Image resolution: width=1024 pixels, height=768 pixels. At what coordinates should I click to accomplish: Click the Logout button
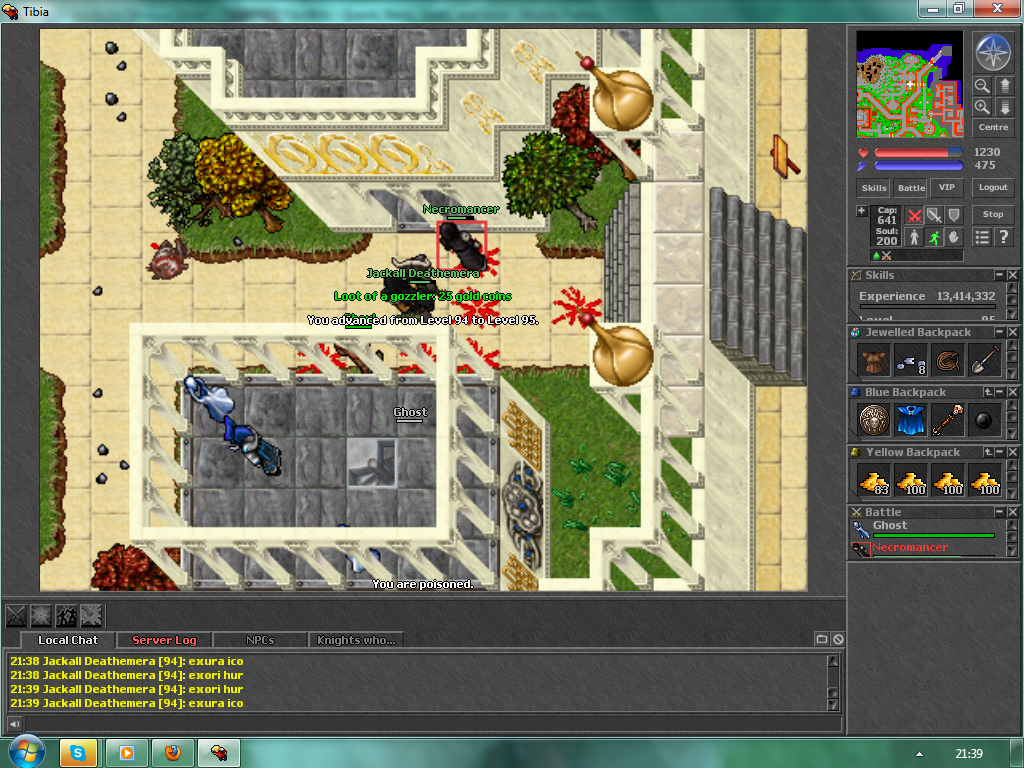993,188
